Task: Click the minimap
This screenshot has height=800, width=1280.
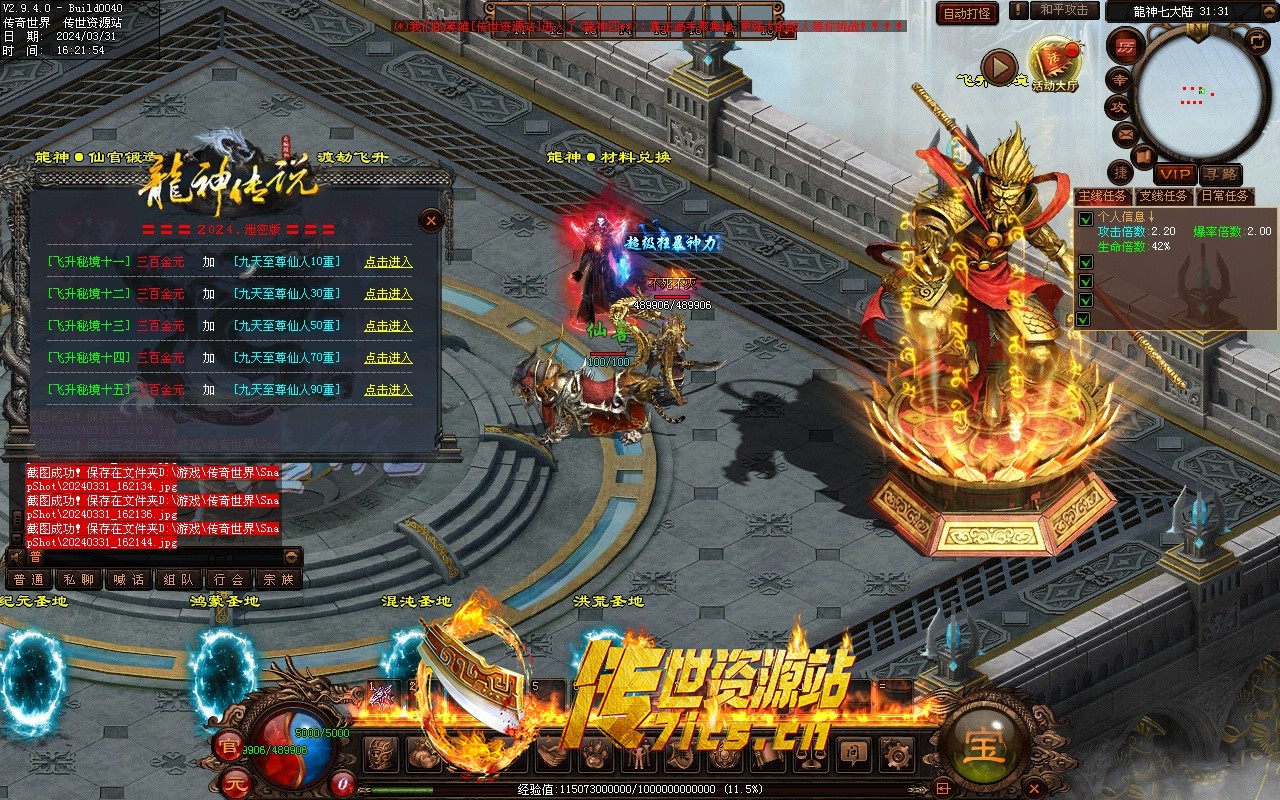Action: pyautogui.click(x=1199, y=97)
